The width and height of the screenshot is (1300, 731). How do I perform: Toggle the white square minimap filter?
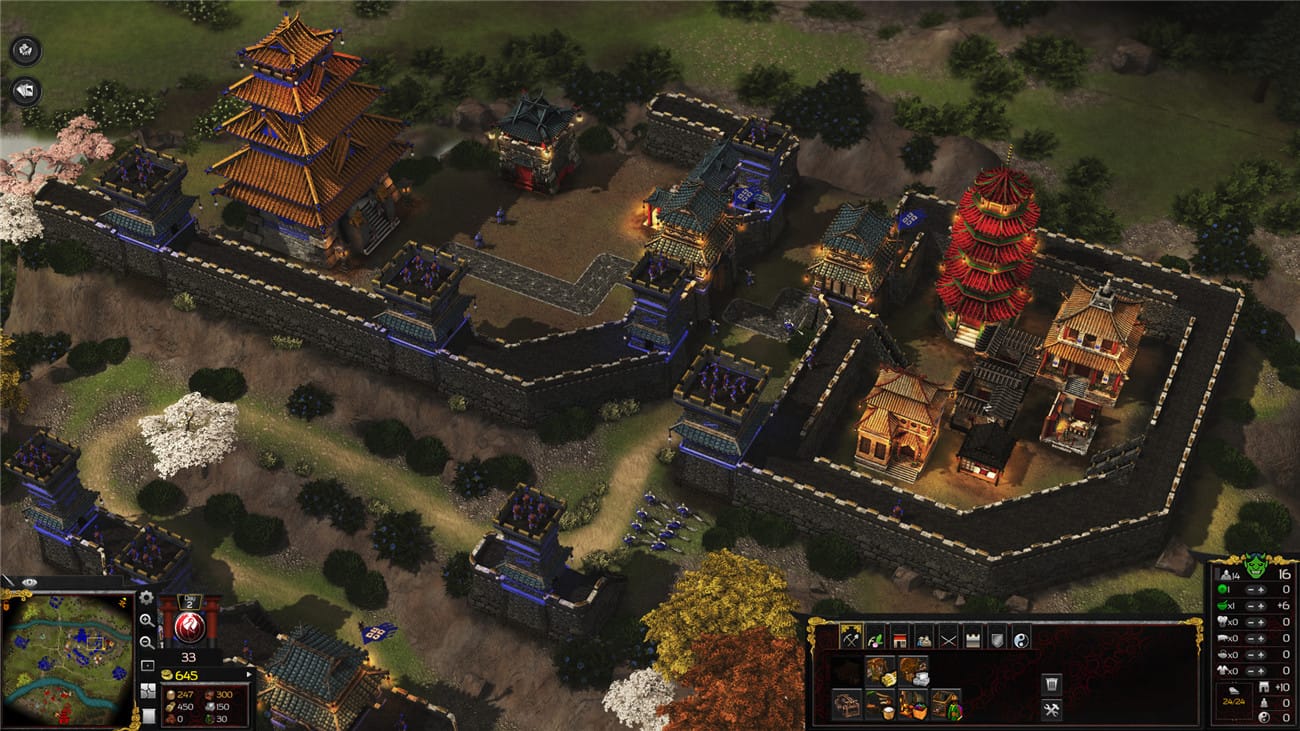point(148,714)
